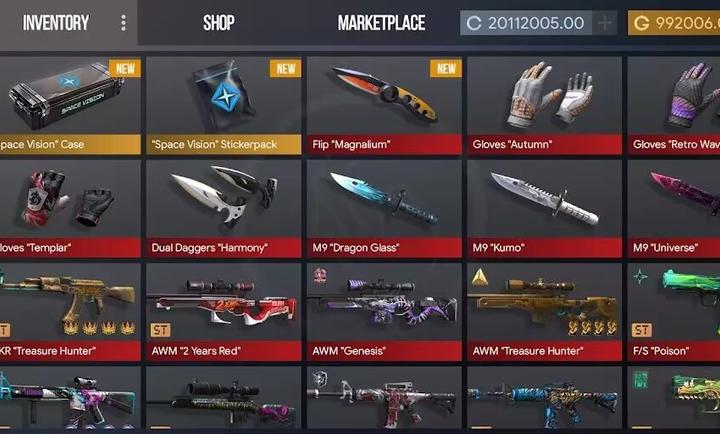Choose the AWM "2 Years Red" rifle
The height and width of the screenshot is (434, 720).
tap(224, 310)
